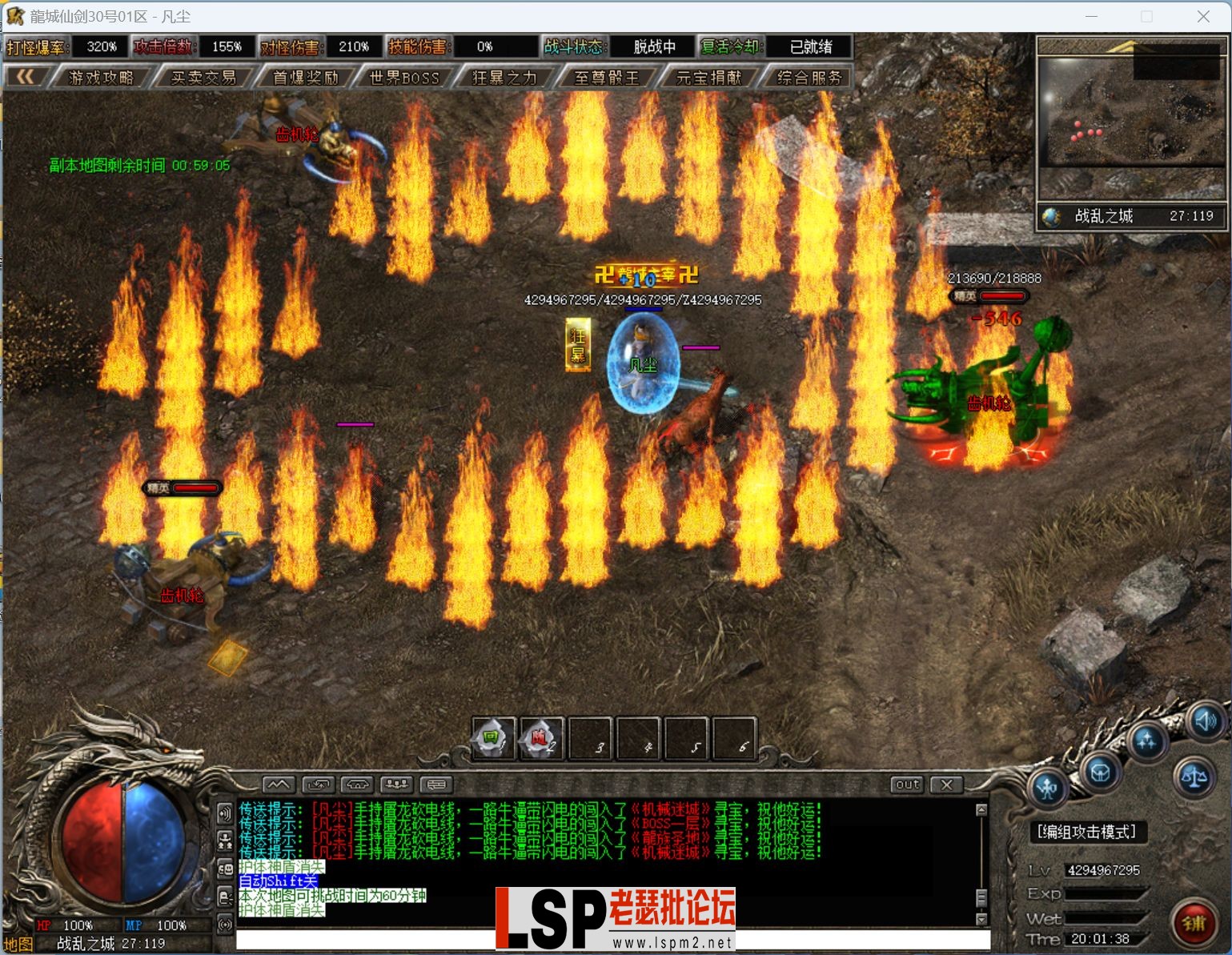Collapse the top menu bar with the double-arrow button
The height and width of the screenshot is (955, 1232).
tap(26, 77)
